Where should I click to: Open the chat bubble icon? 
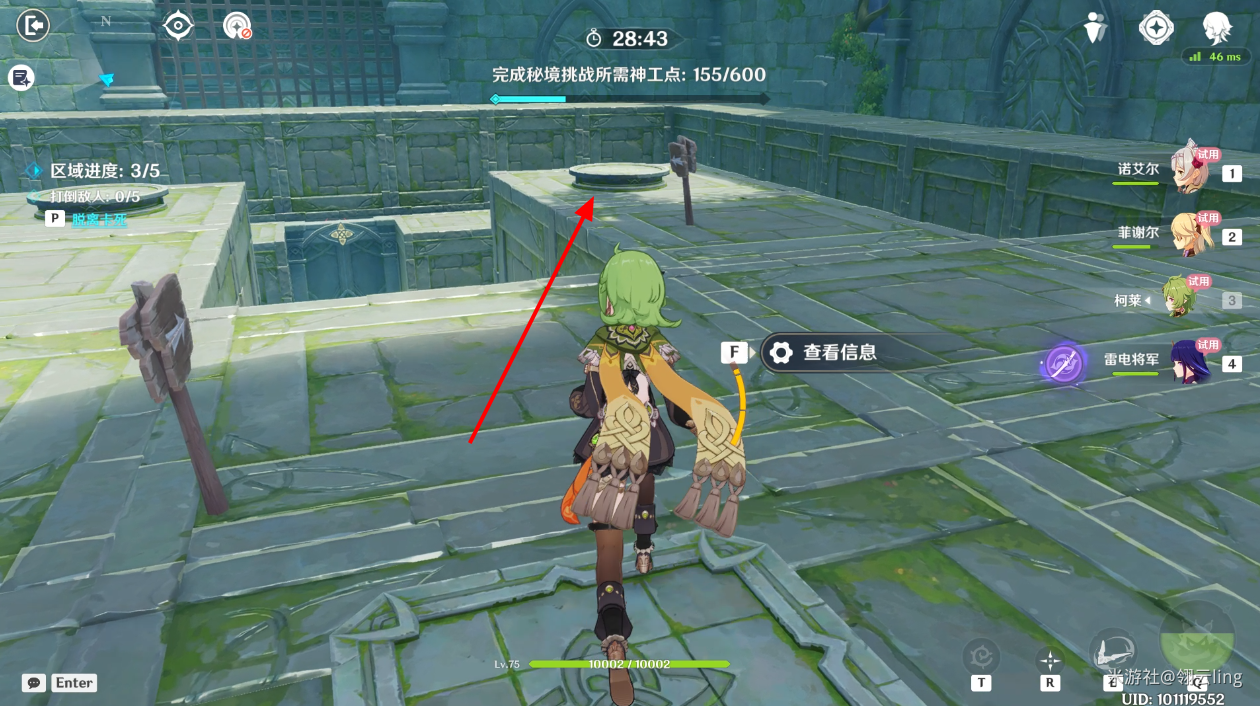[35, 683]
